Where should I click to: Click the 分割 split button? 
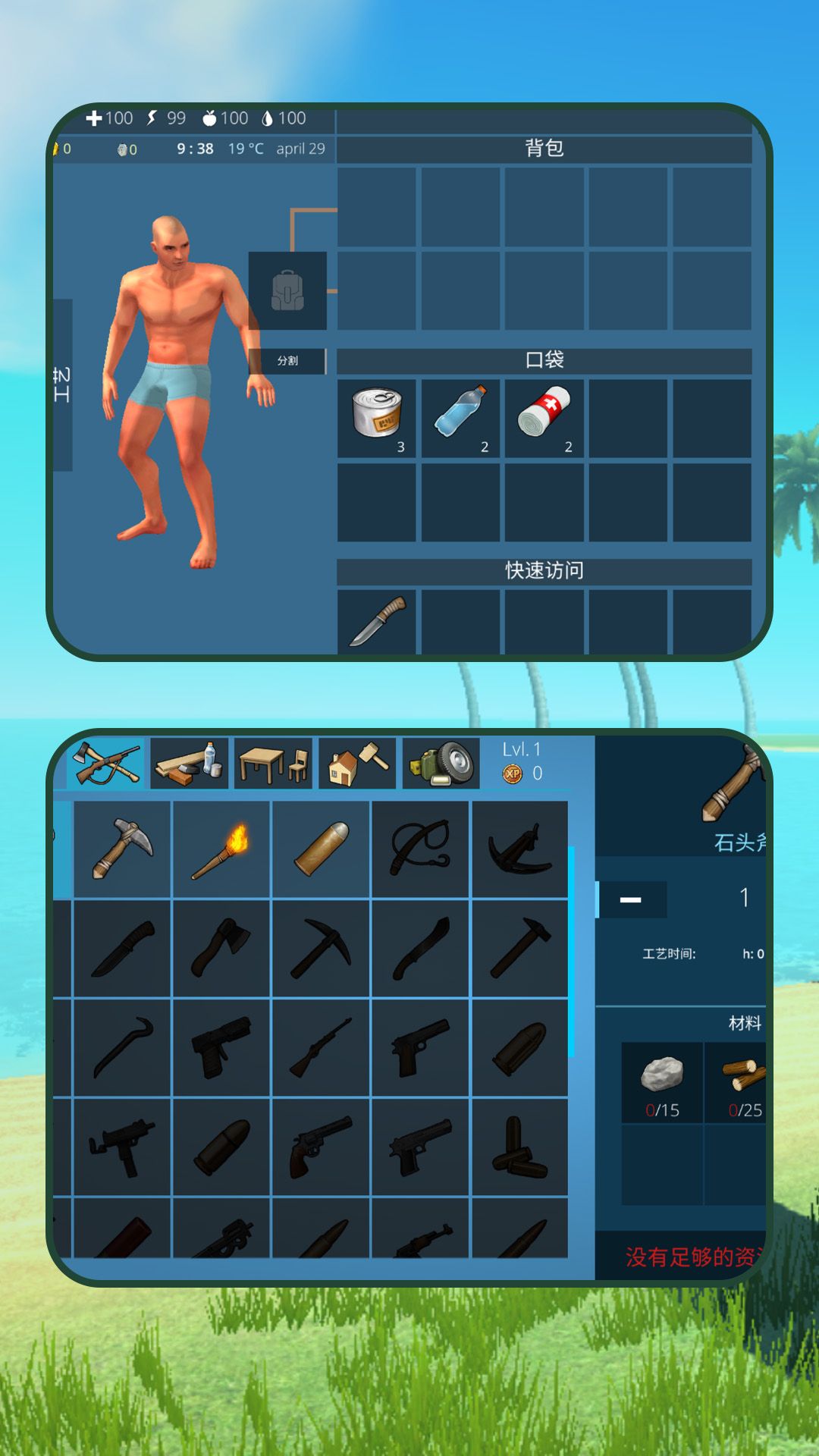pyautogui.click(x=287, y=361)
